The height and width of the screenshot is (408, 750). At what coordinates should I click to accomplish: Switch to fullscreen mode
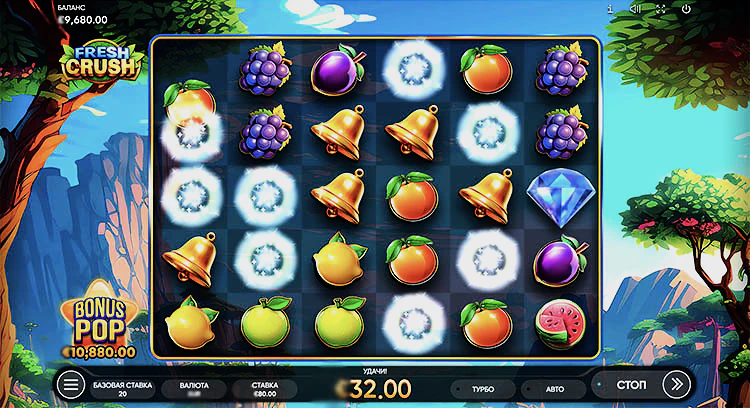tap(660, 9)
